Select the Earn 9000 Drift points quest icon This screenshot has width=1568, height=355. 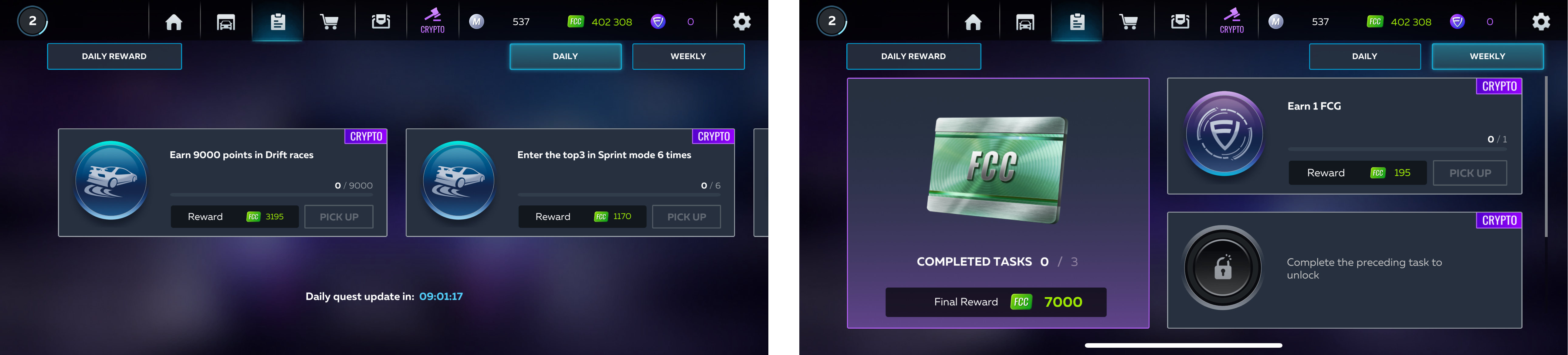[x=111, y=180]
